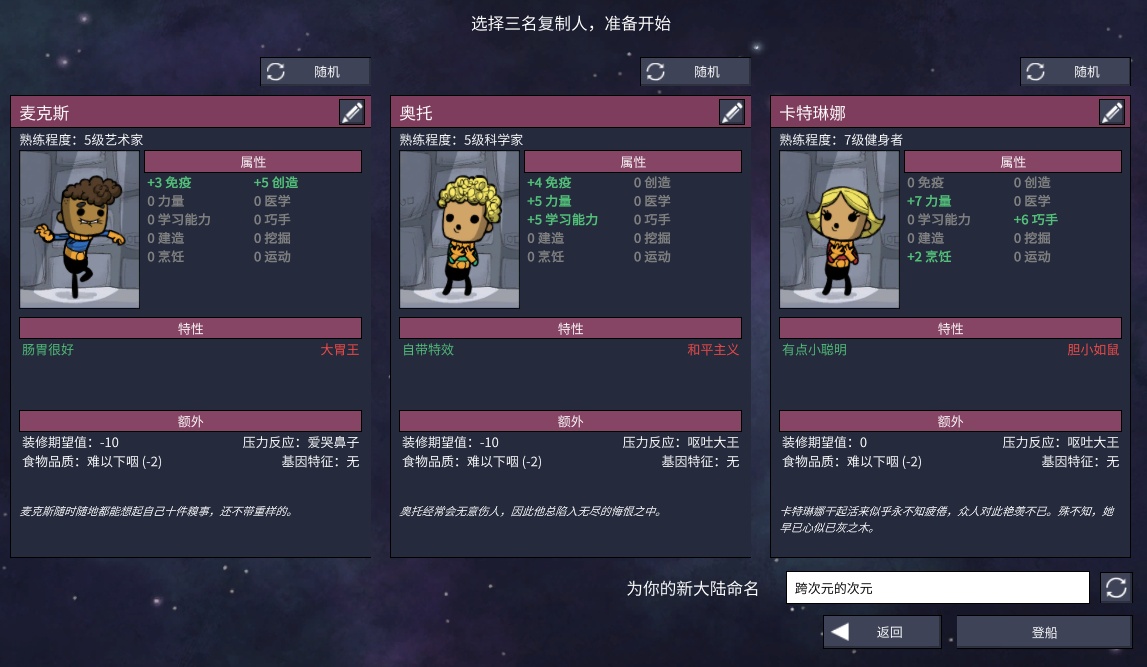The width and height of the screenshot is (1147, 667).
Task: Reroll the duplicant 卡特琳娜 with 随机
Action: (x=1075, y=72)
